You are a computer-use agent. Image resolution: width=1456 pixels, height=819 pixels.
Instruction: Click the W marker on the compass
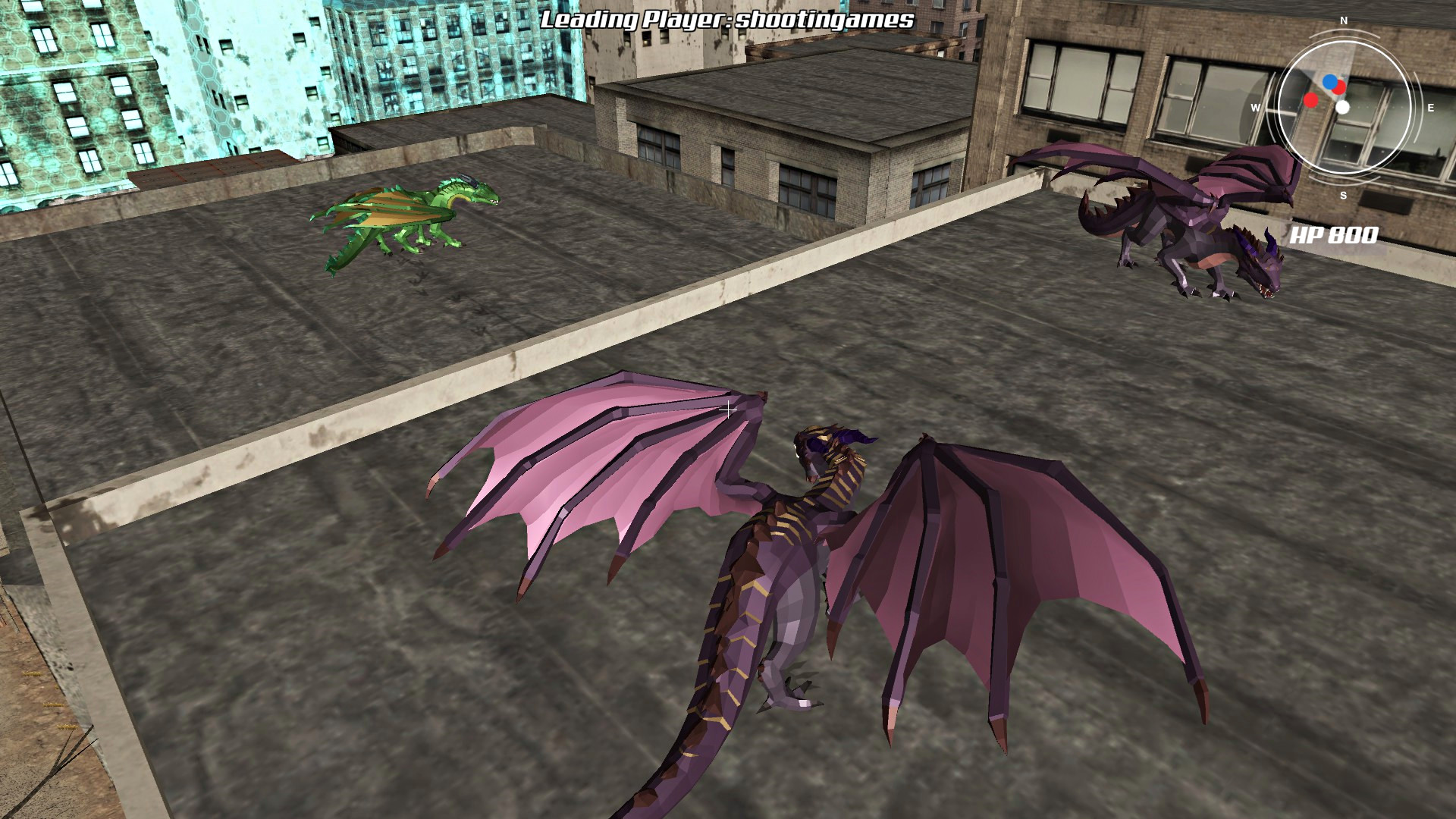click(1257, 107)
